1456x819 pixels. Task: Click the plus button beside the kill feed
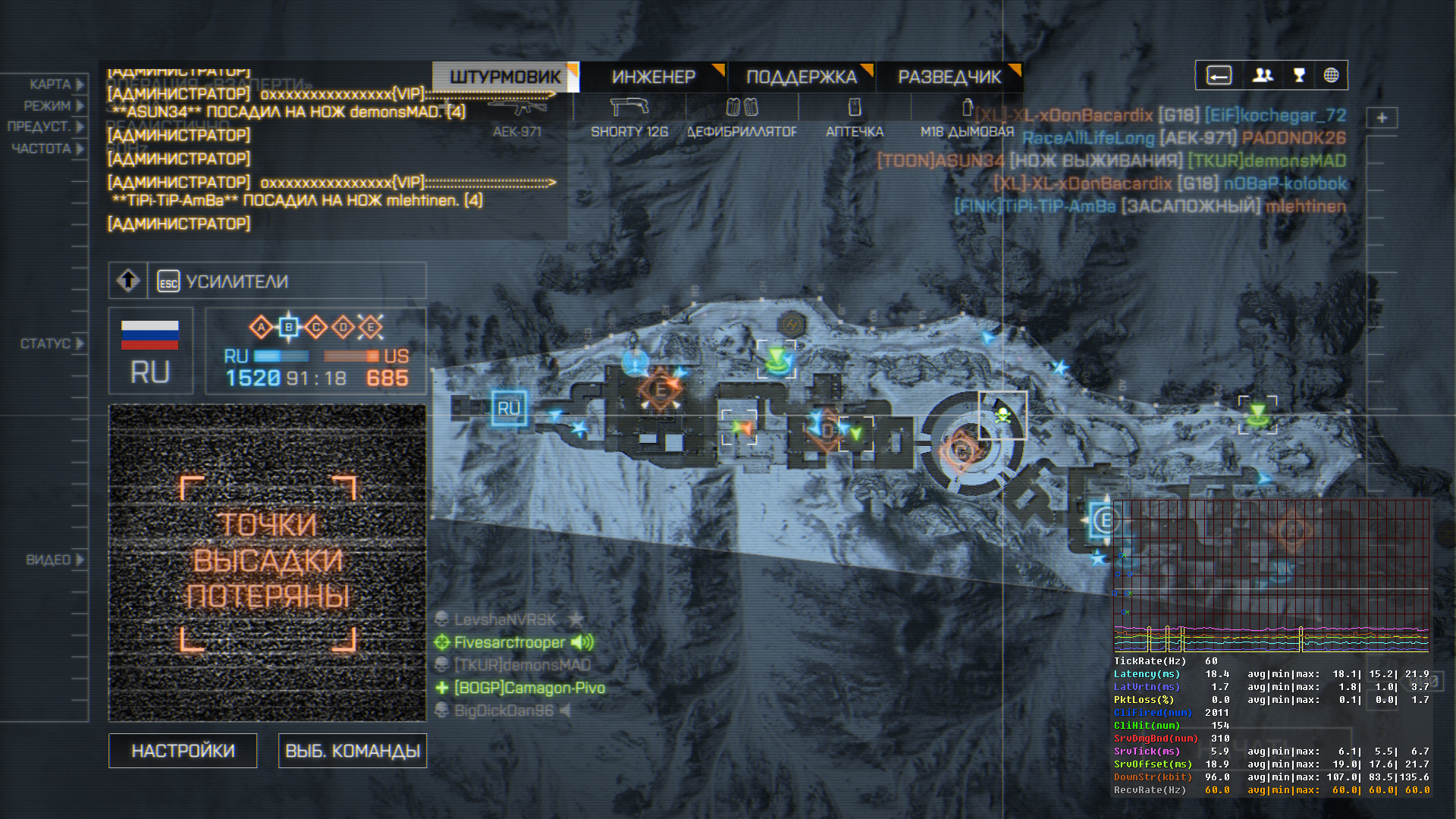[1382, 118]
